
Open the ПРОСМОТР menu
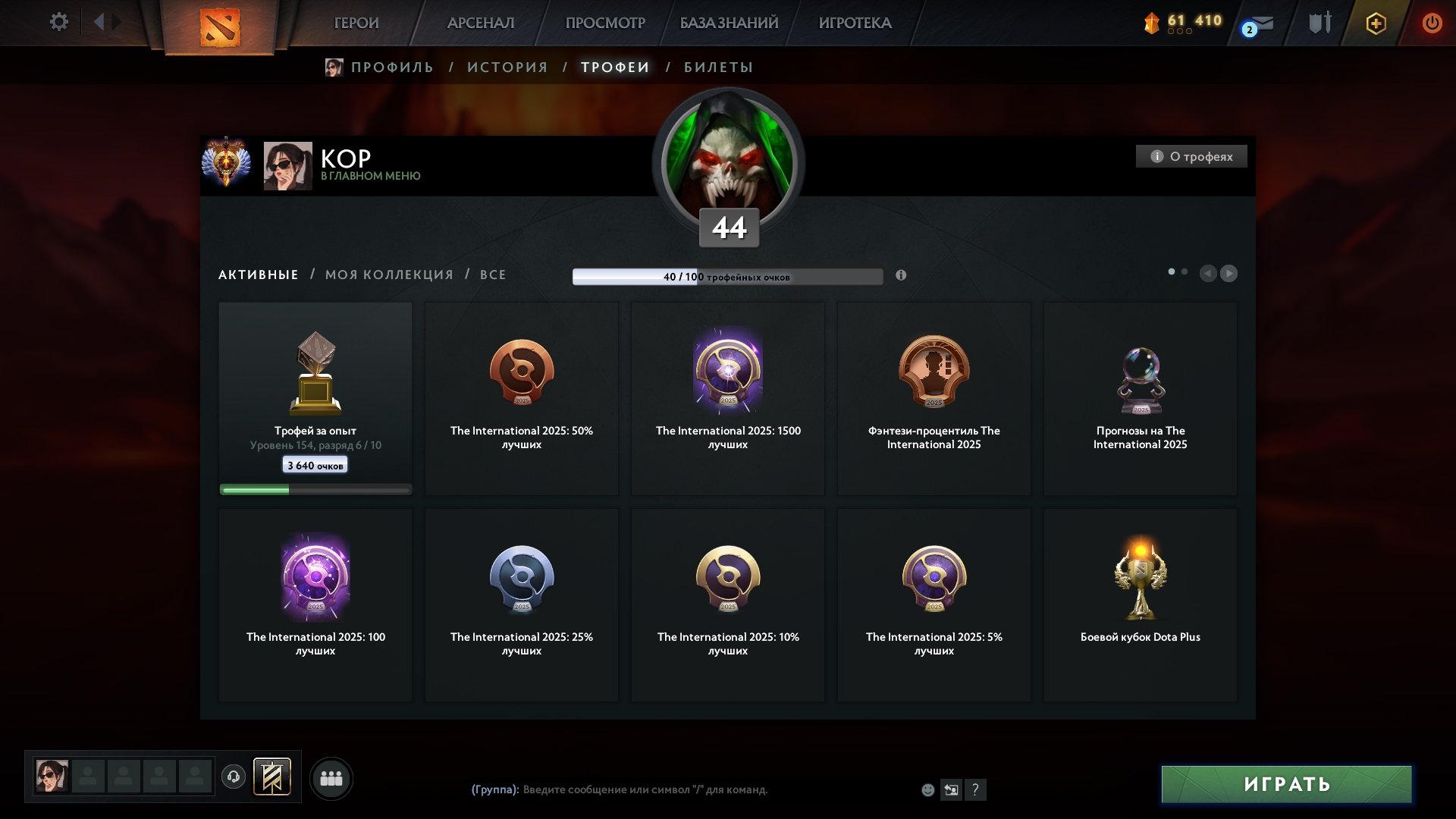point(605,24)
